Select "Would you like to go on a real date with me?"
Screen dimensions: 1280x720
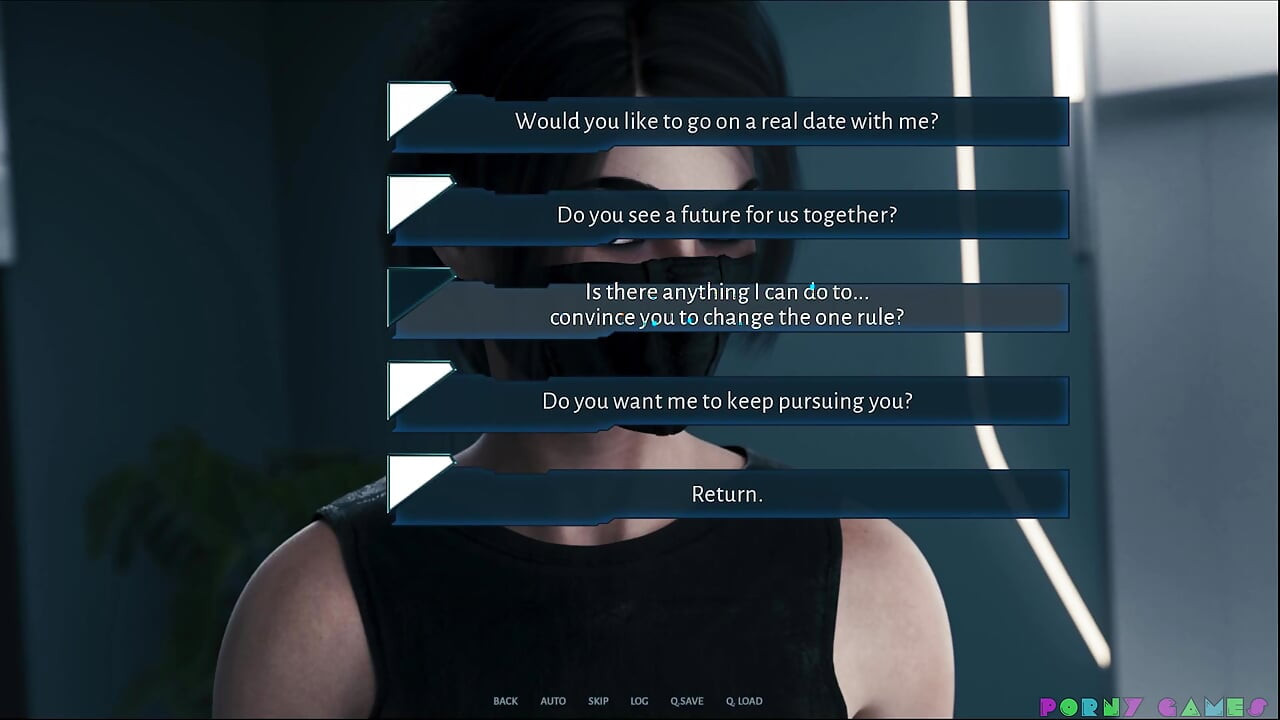[x=727, y=121]
